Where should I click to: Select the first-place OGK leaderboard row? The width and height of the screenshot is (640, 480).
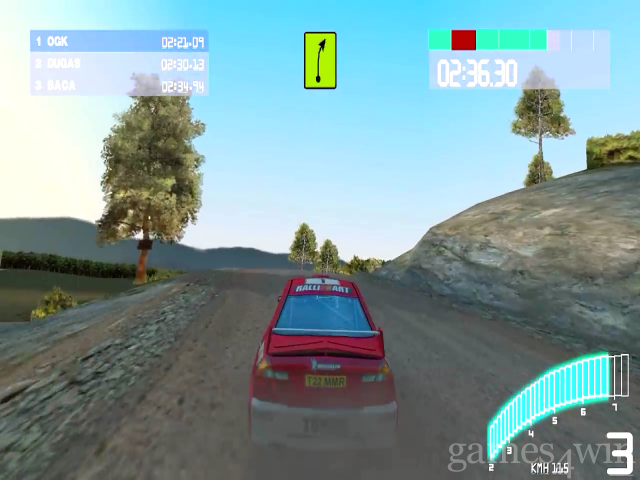[x=119, y=42]
